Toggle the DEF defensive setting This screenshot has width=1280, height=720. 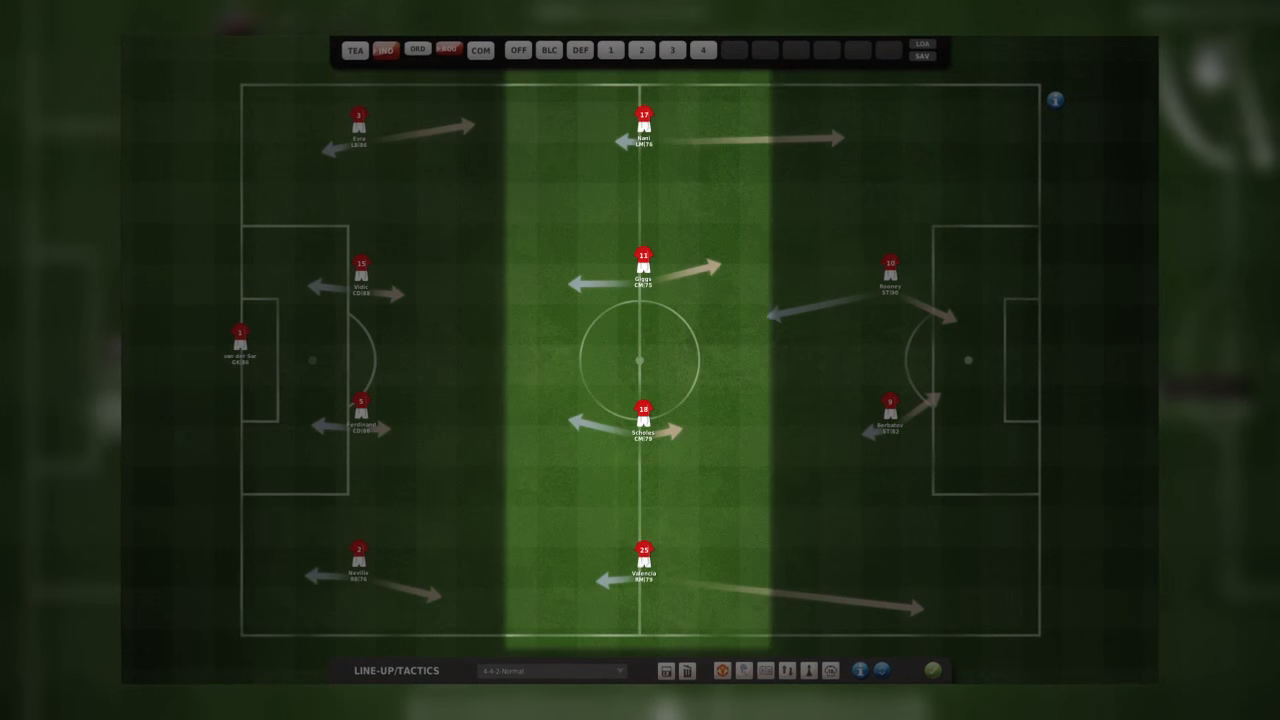pos(580,50)
